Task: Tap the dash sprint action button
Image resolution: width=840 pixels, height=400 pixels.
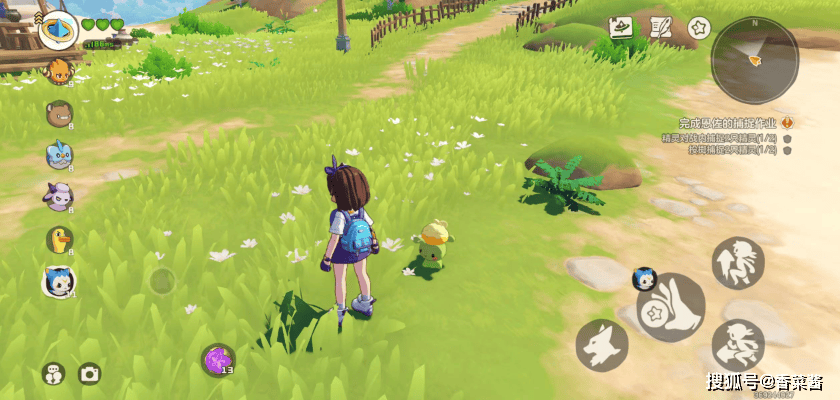Action: point(739,345)
